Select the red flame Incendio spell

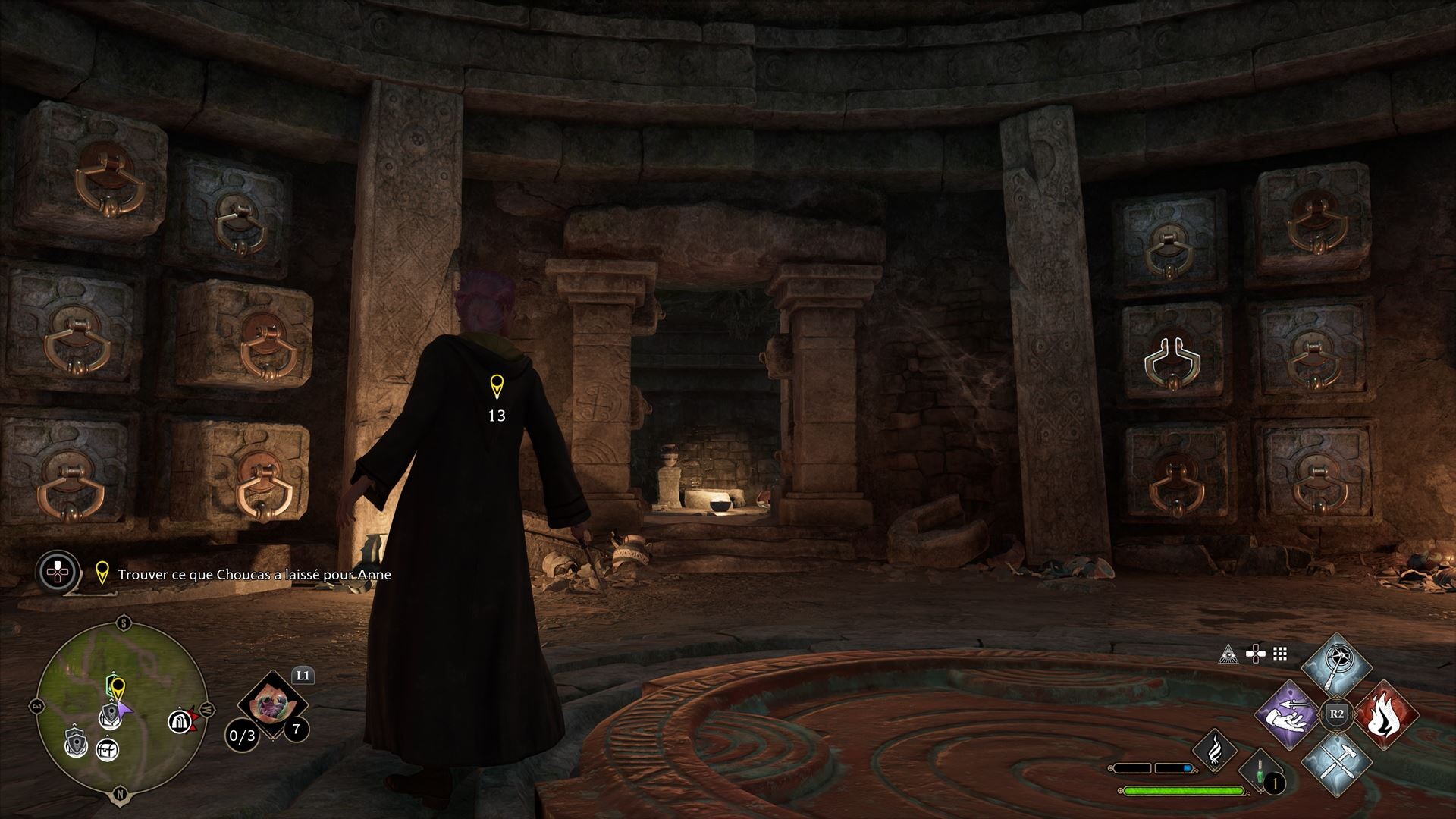pos(1385,714)
